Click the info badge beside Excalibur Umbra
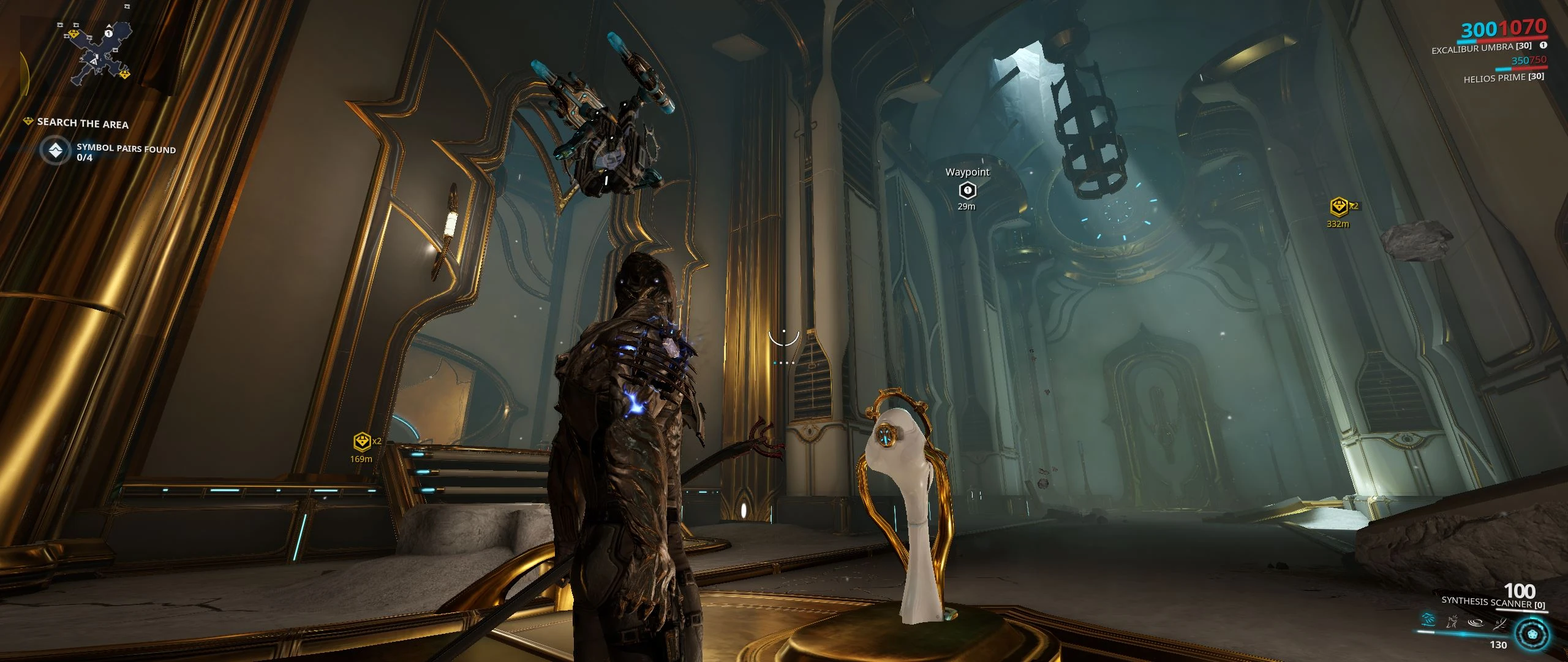Screen dimensions: 1568x662 [1543, 46]
